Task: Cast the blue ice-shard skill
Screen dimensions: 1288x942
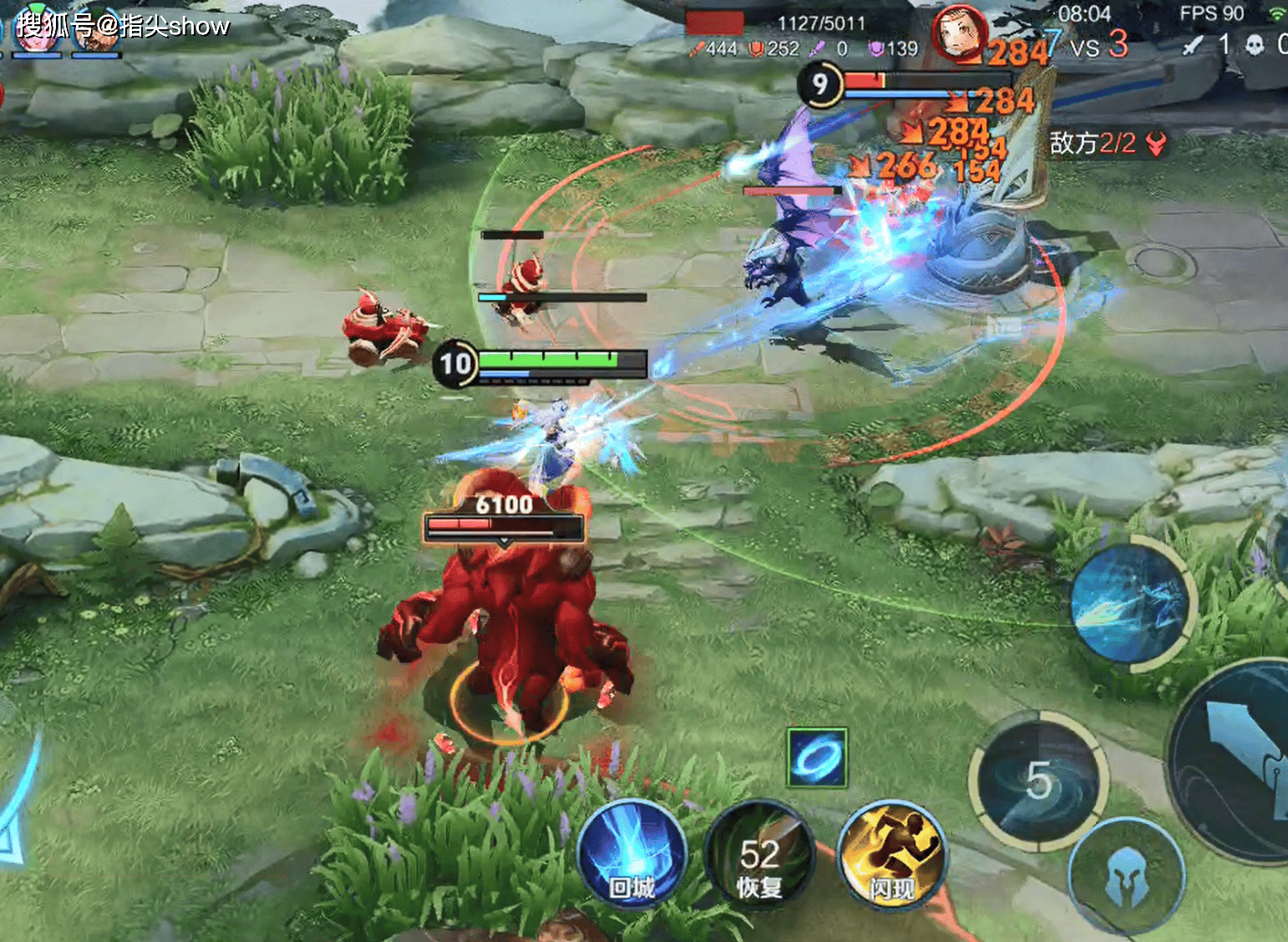Action: [1132, 601]
